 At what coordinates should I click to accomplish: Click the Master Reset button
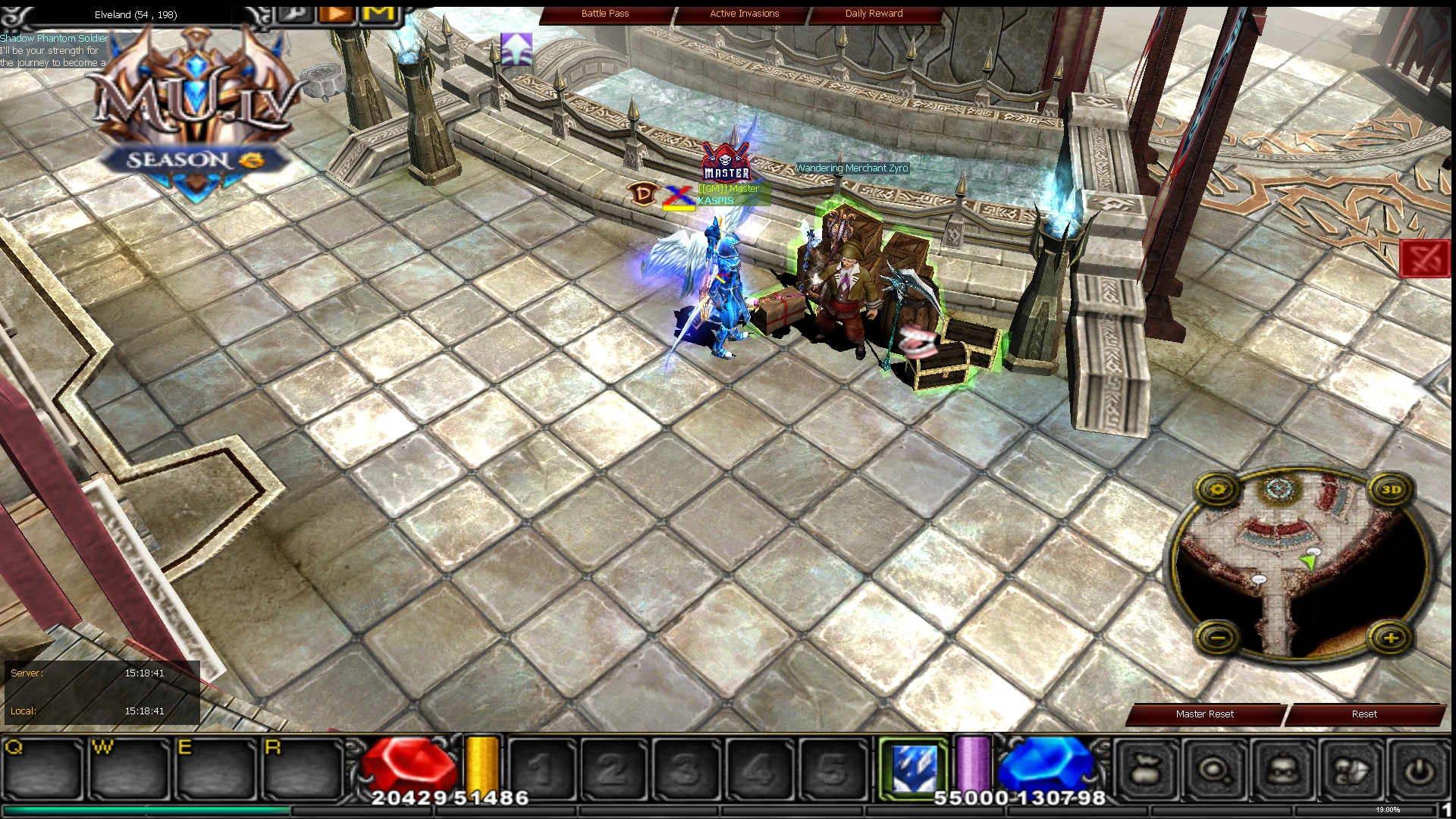(1204, 714)
